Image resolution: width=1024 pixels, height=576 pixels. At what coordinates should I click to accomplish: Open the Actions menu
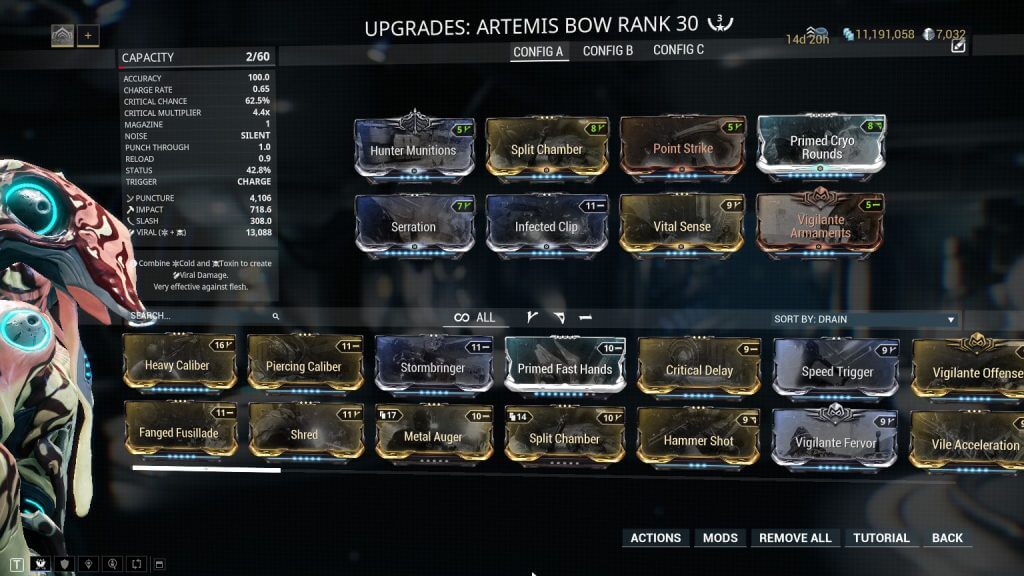tap(655, 538)
